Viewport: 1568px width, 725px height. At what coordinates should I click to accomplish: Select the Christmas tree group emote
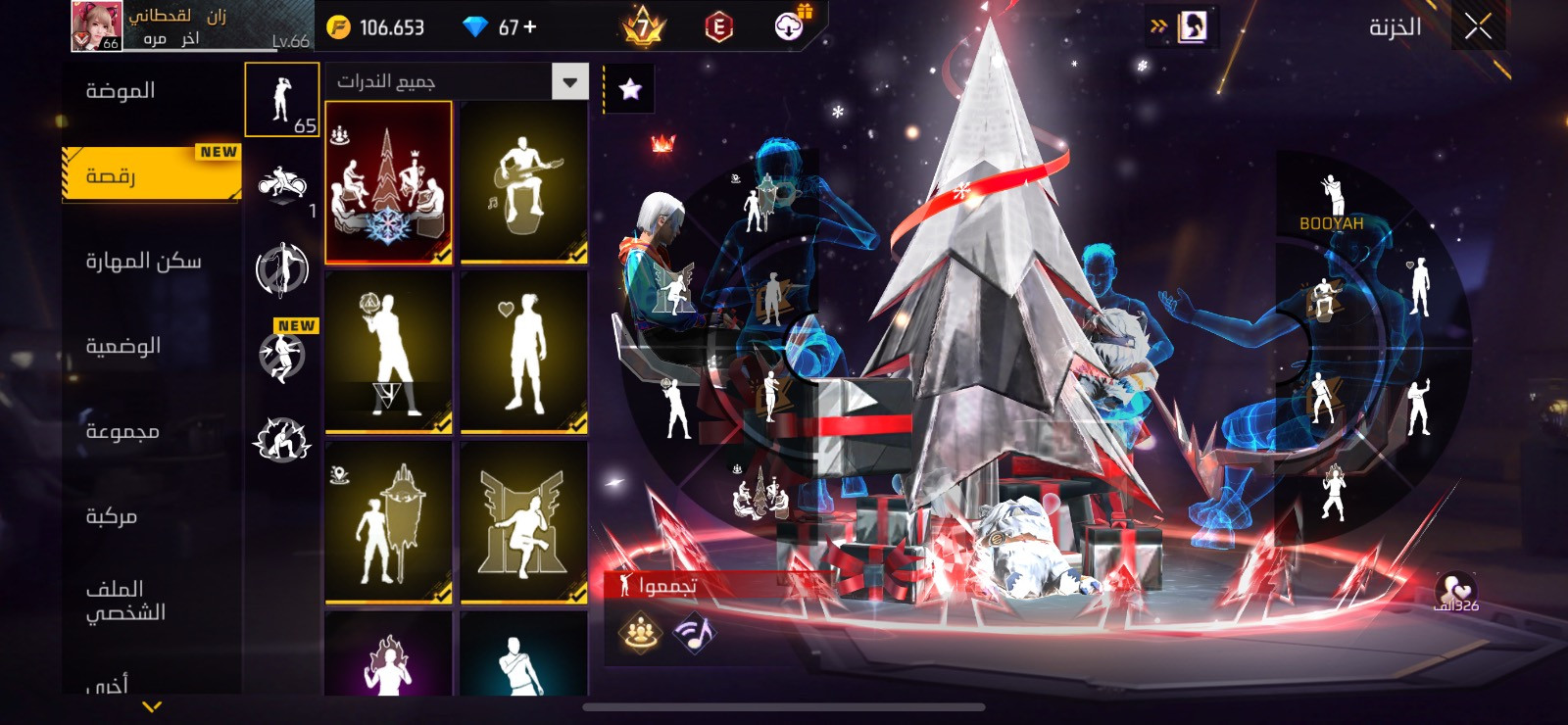(x=388, y=183)
